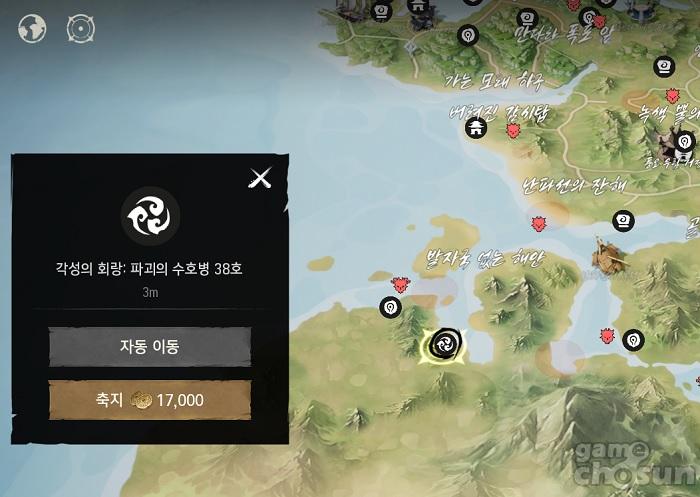Open the globe world map view
The height and width of the screenshot is (497, 700).
click(x=32, y=29)
